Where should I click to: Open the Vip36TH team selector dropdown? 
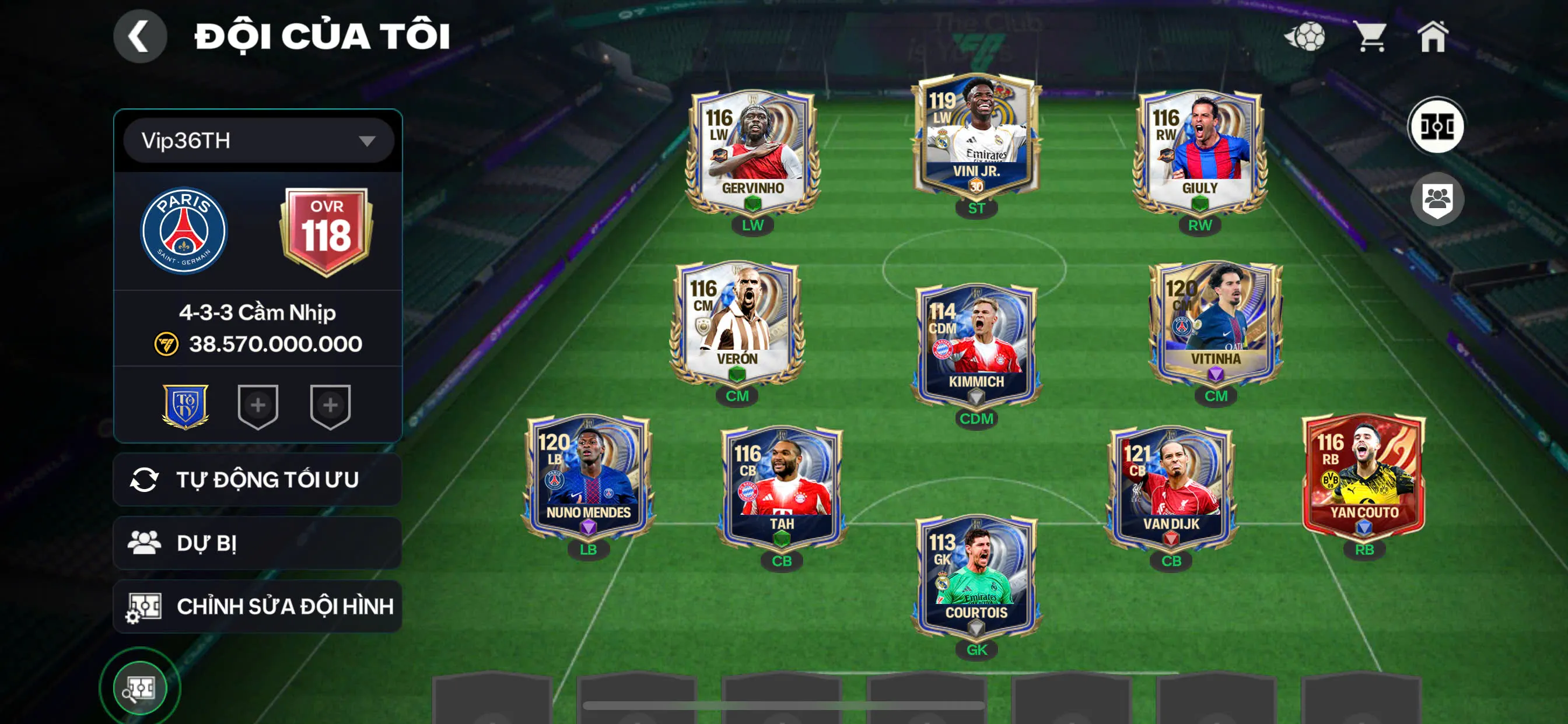point(257,140)
